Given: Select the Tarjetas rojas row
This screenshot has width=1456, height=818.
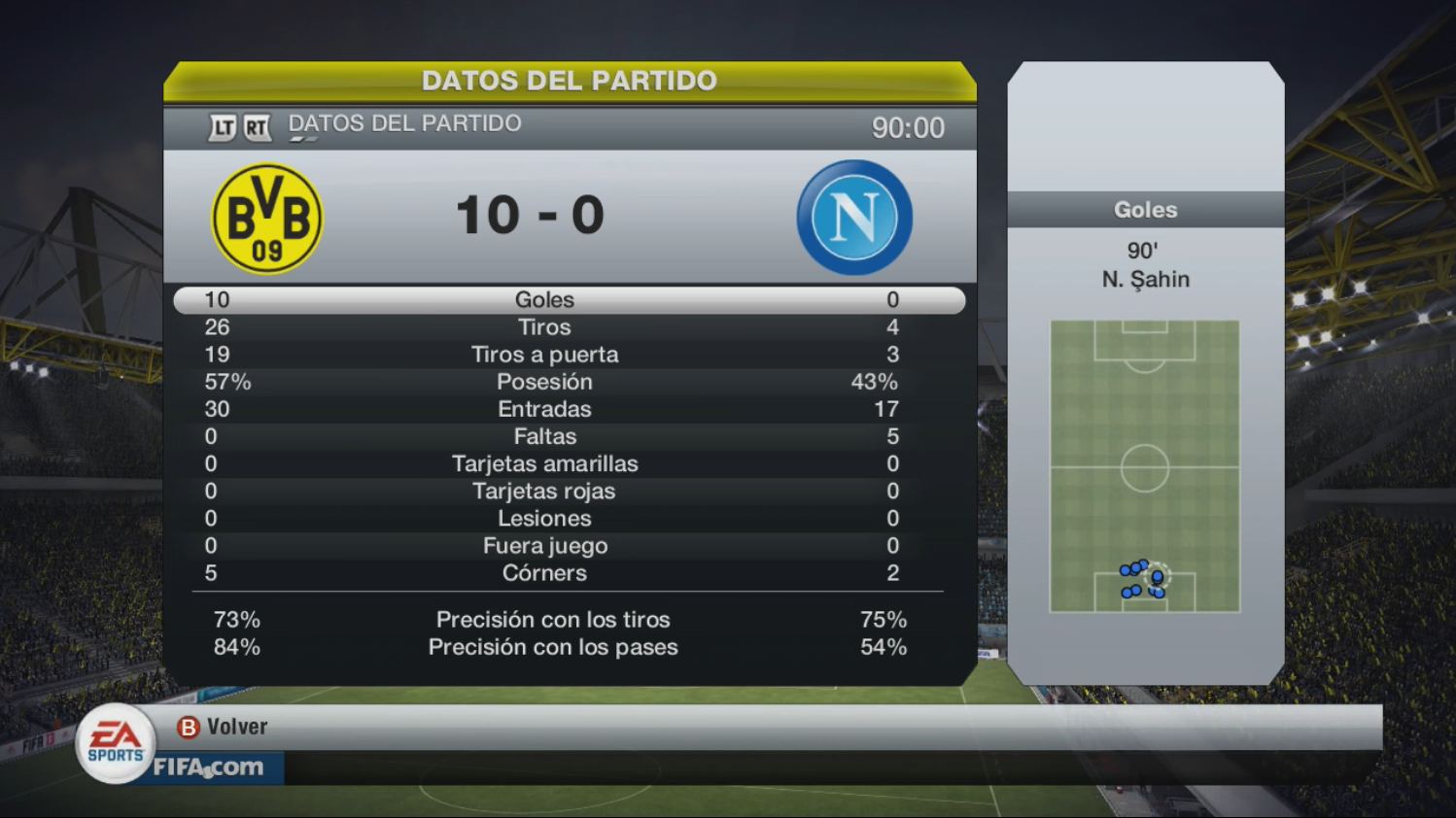Looking at the screenshot, I should [569, 491].
